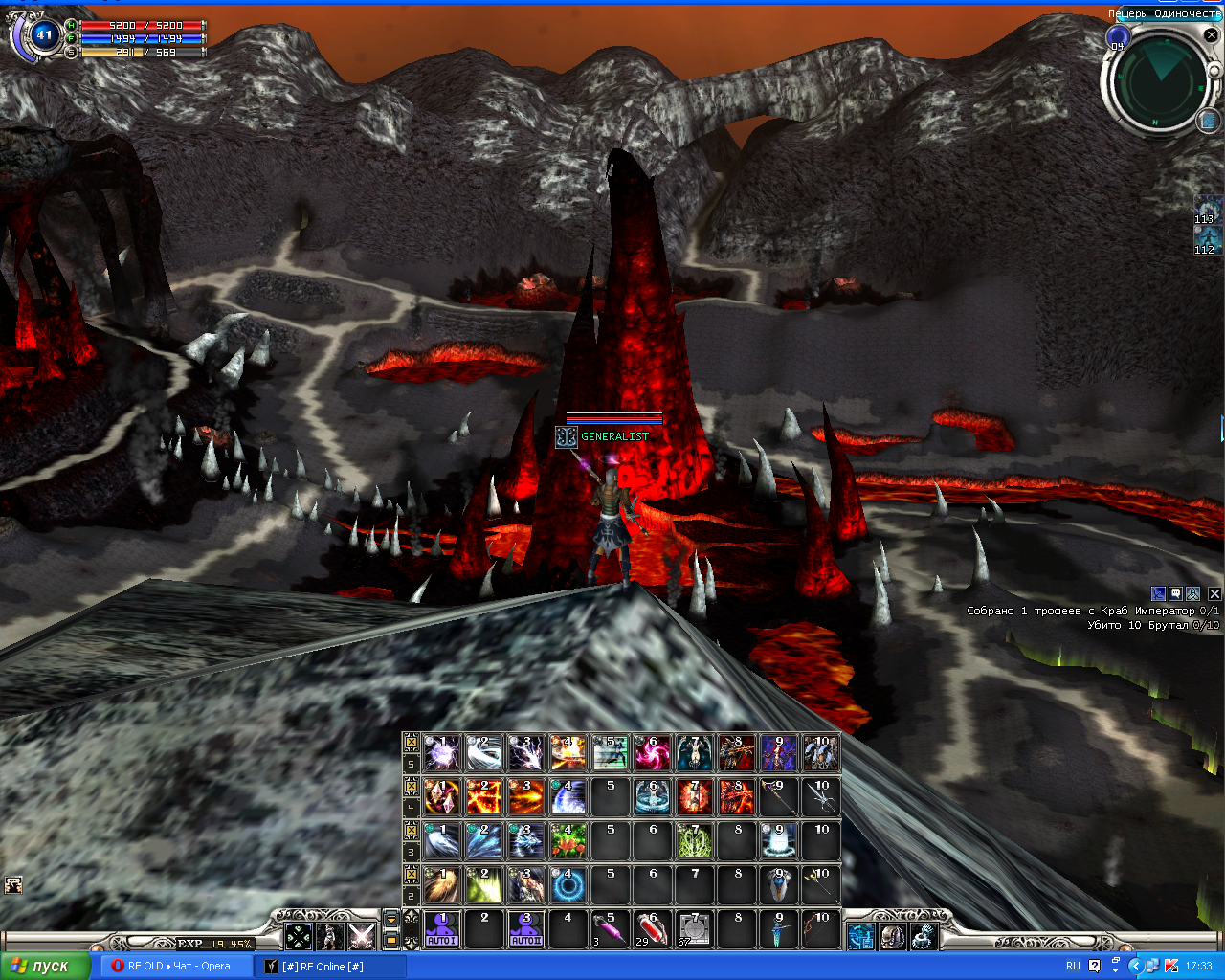Cast the crossed fire slash skill

pyautogui.click(x=484, y=797)
